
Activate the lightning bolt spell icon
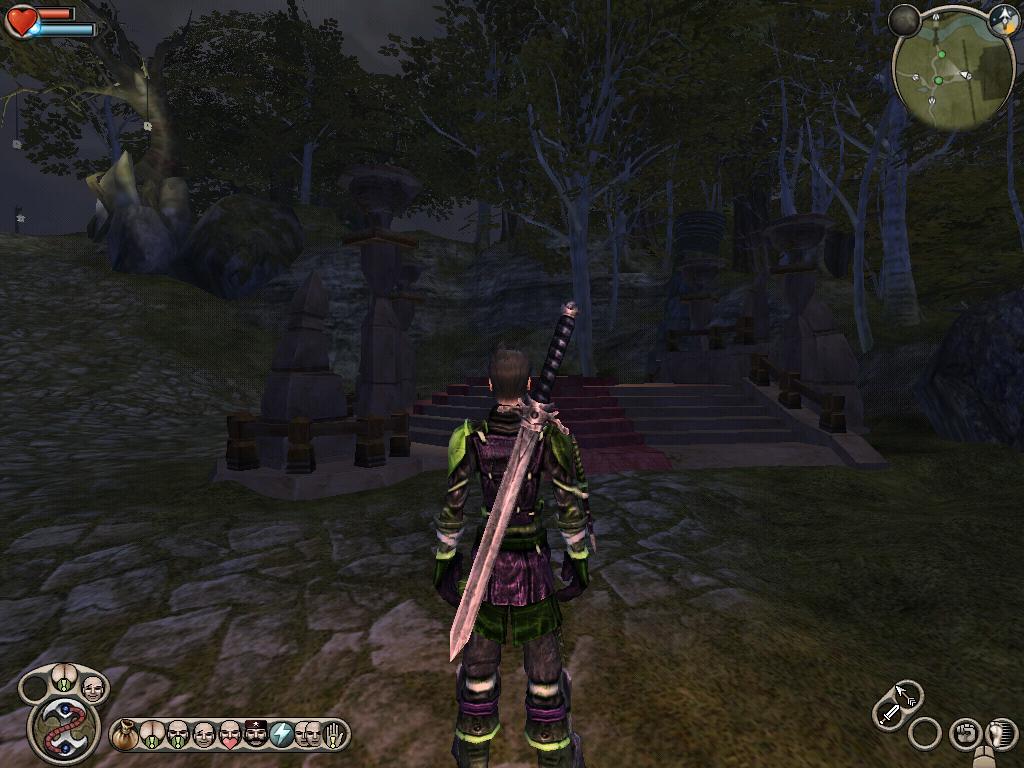tap(282, 736)
